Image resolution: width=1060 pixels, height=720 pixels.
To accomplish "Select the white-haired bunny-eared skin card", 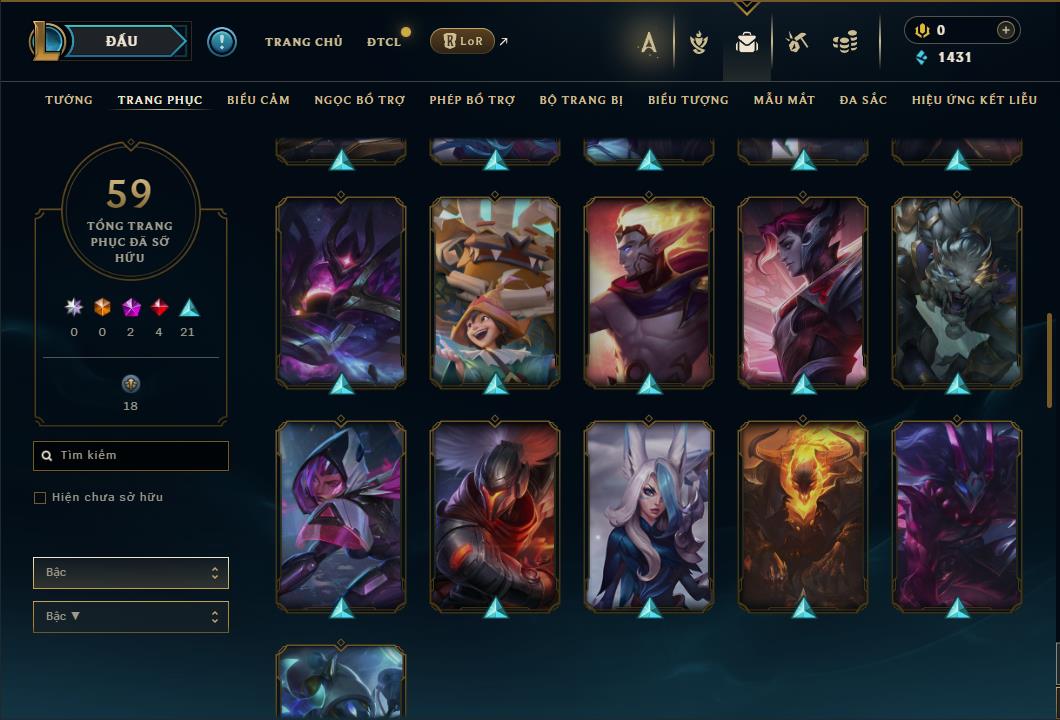I will pyautogui.click(x=649, y=516).
